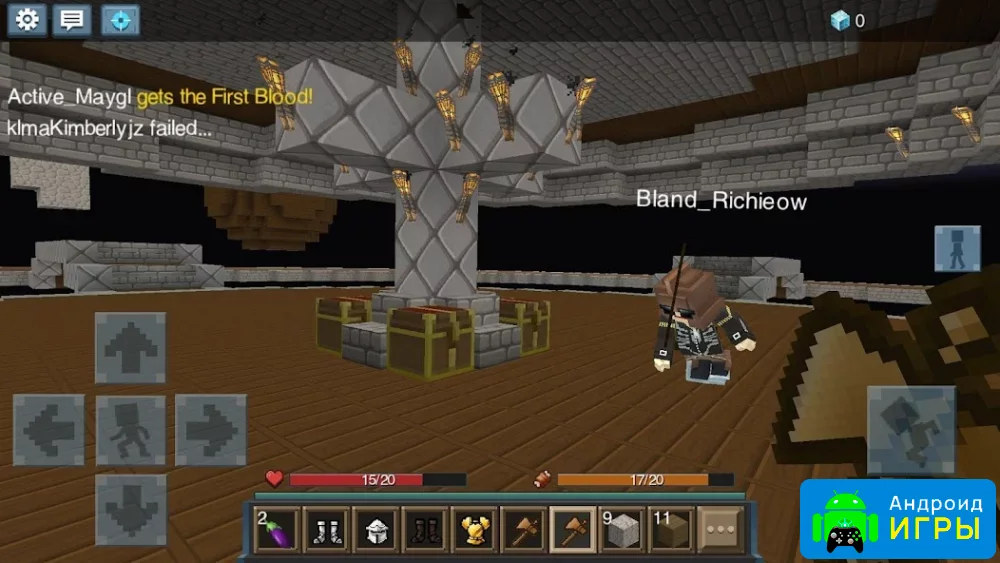Select the highlighted wooden axe slot
This screenshot has width=1000, height=563.
573,529
